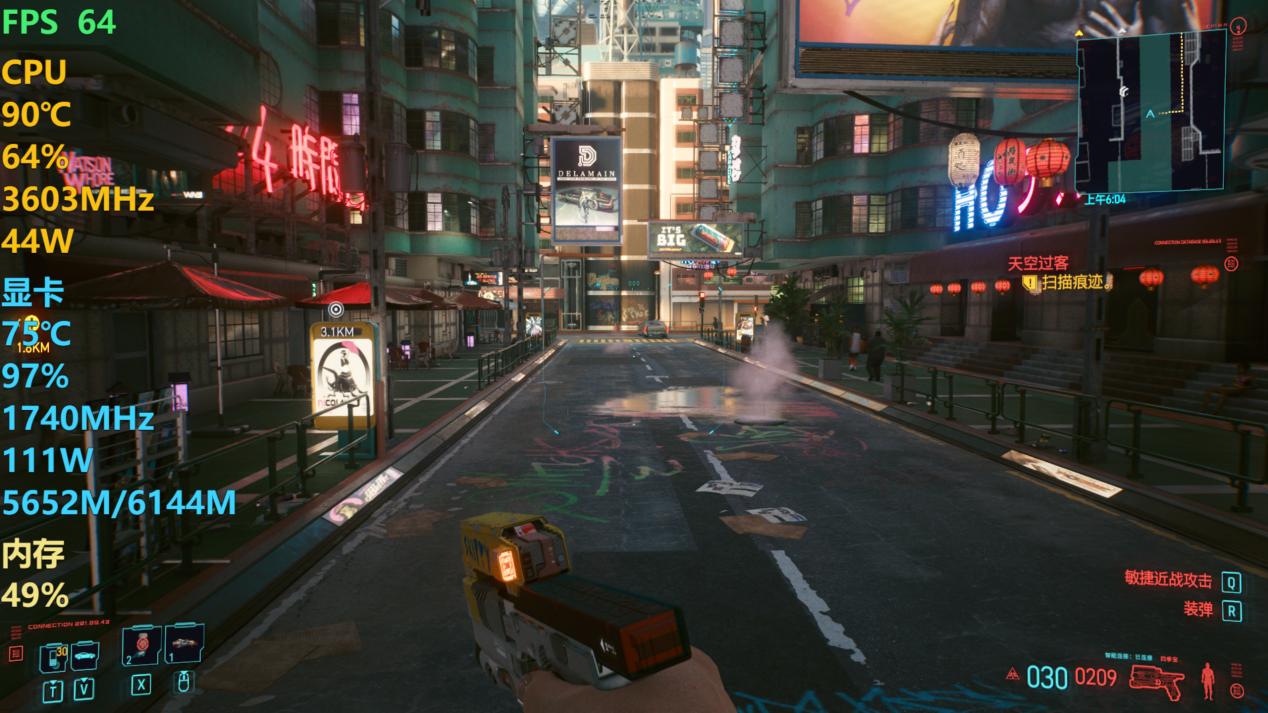Select the yellow quest objective marker icon
This screenshot has height=713, width=1268.
(x=1031, y=284)
